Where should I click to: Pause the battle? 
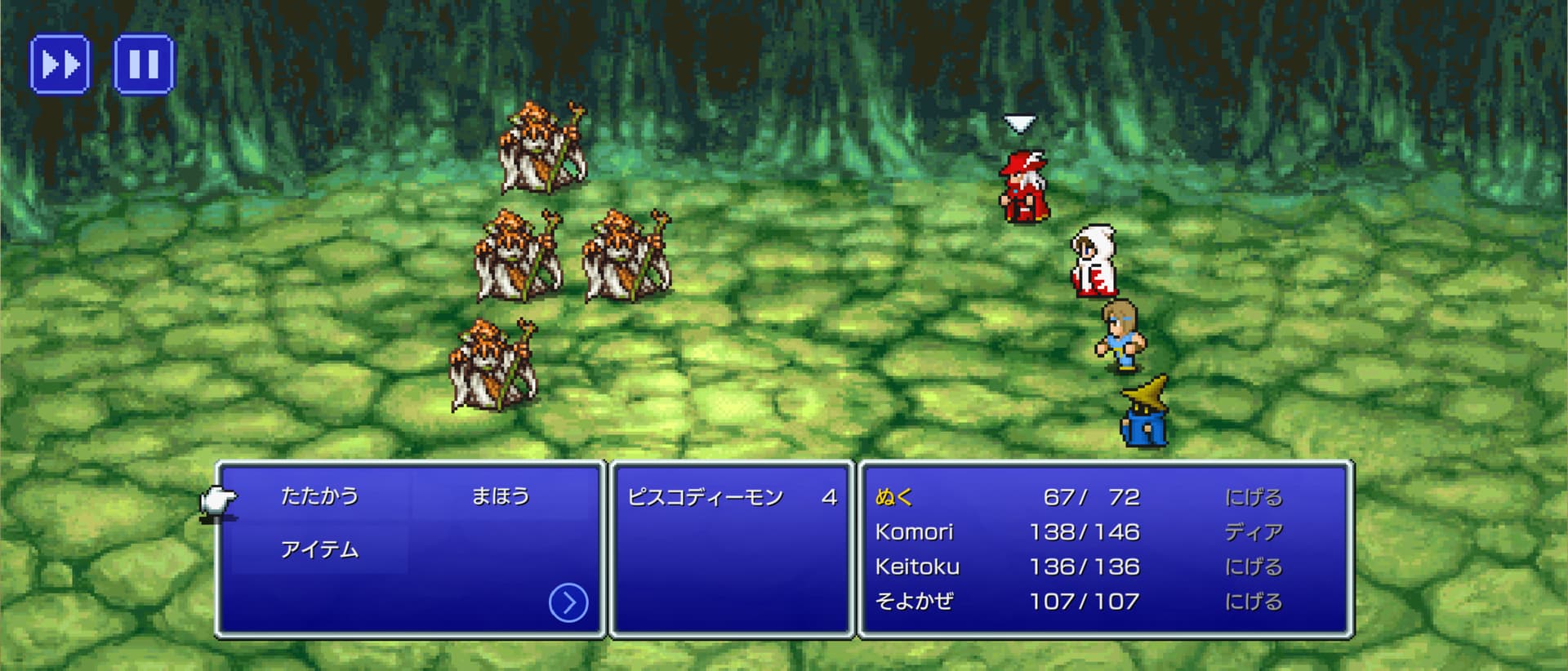pos(144,64)
